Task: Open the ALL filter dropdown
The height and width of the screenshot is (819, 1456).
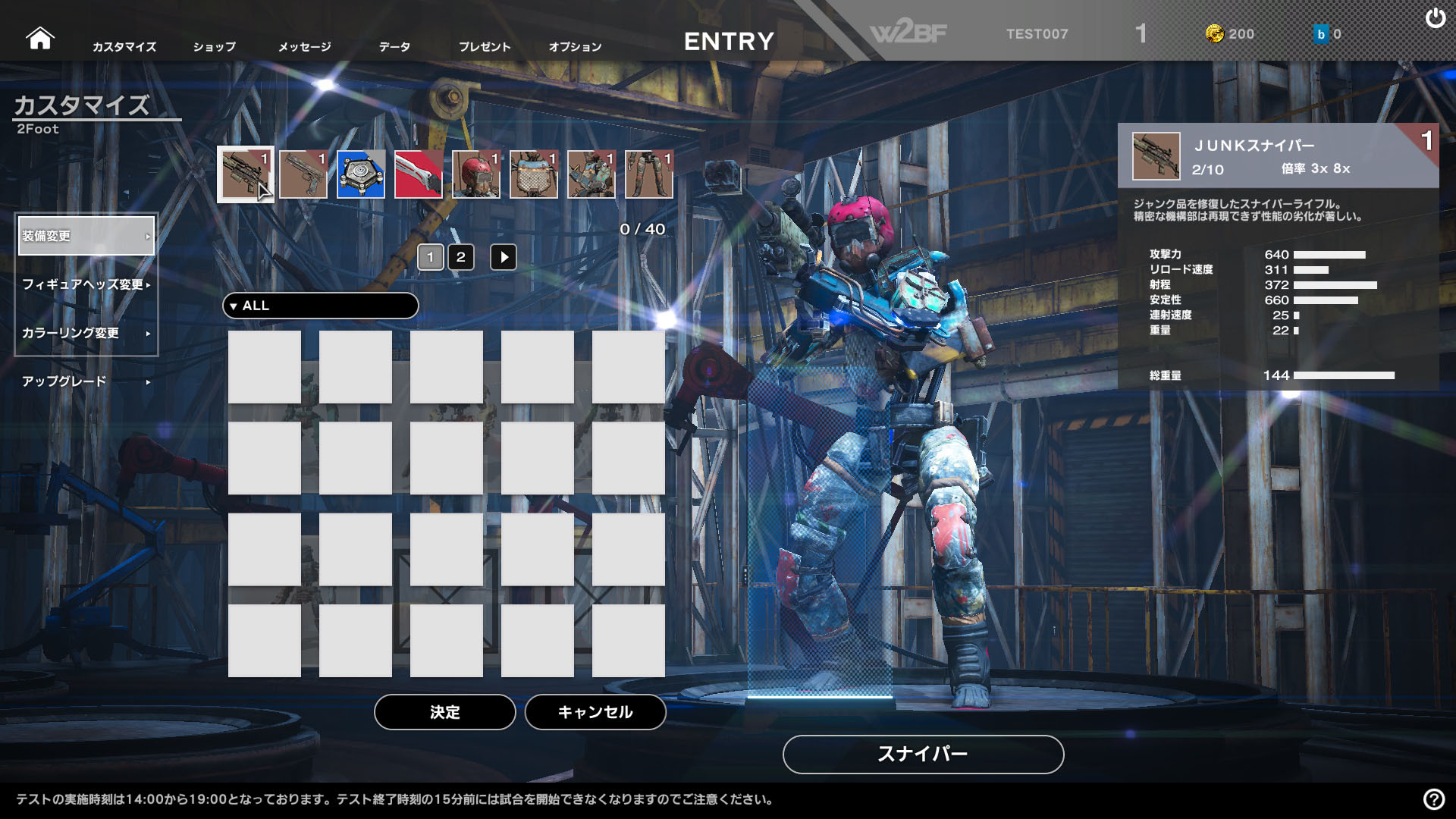Action: (320, 306)
